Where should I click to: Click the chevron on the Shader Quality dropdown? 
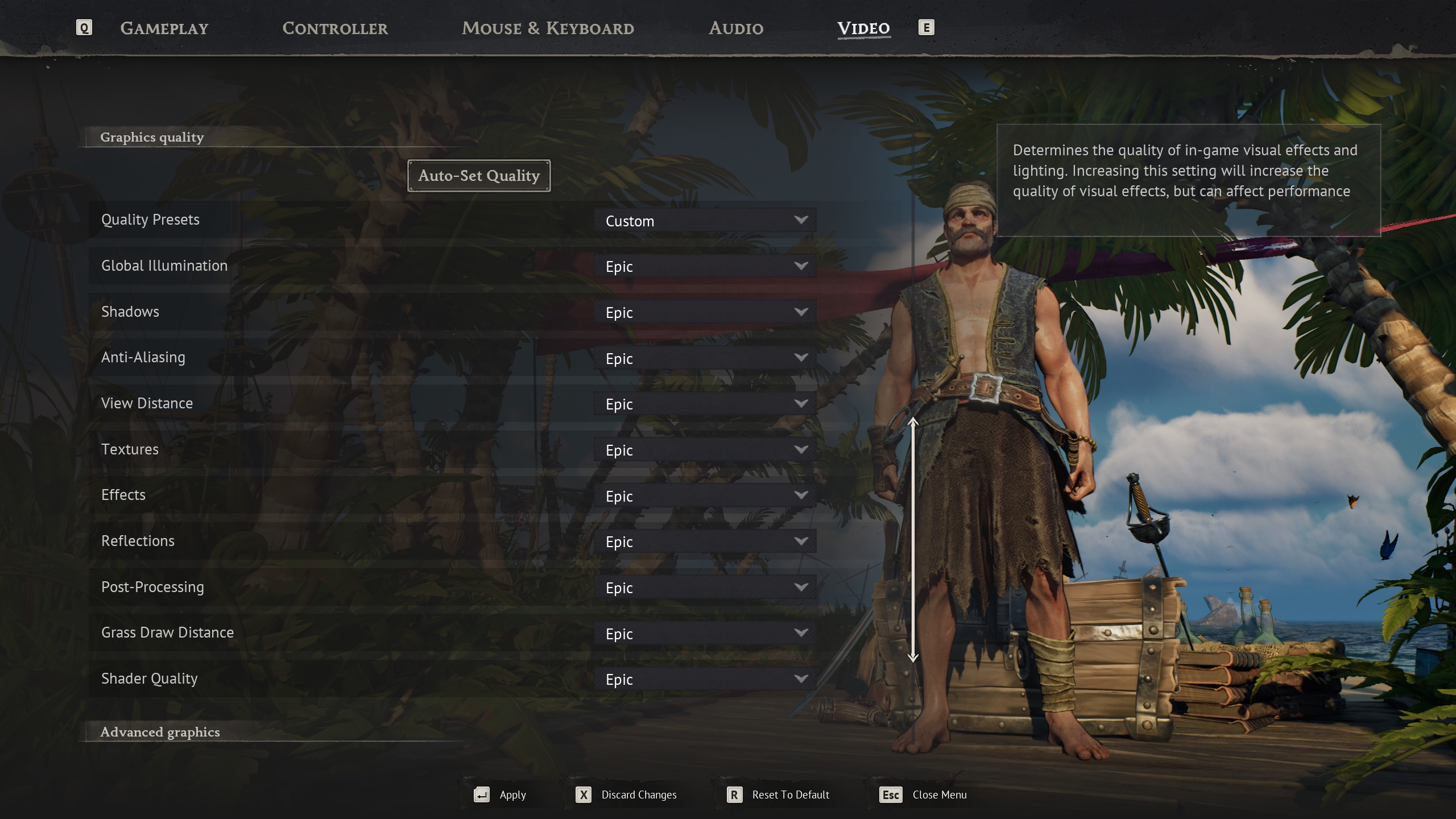point(802,679)
